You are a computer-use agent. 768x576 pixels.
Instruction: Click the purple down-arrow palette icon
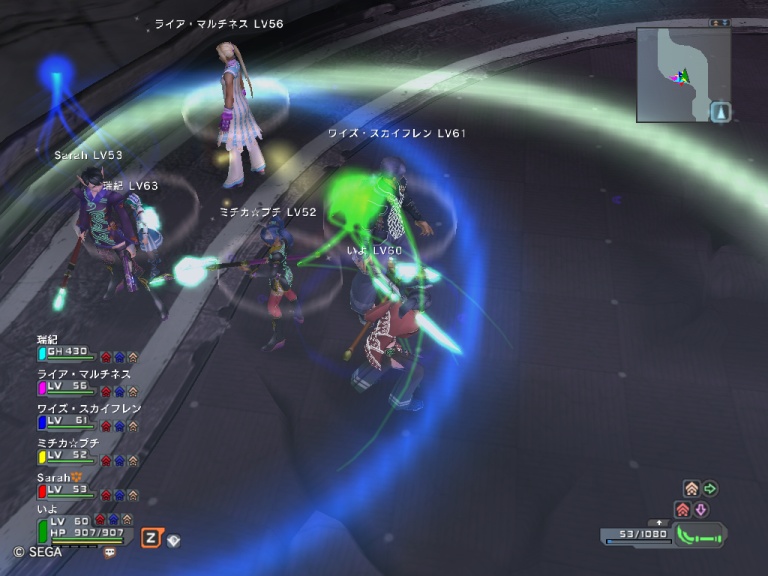click(701, 510)
